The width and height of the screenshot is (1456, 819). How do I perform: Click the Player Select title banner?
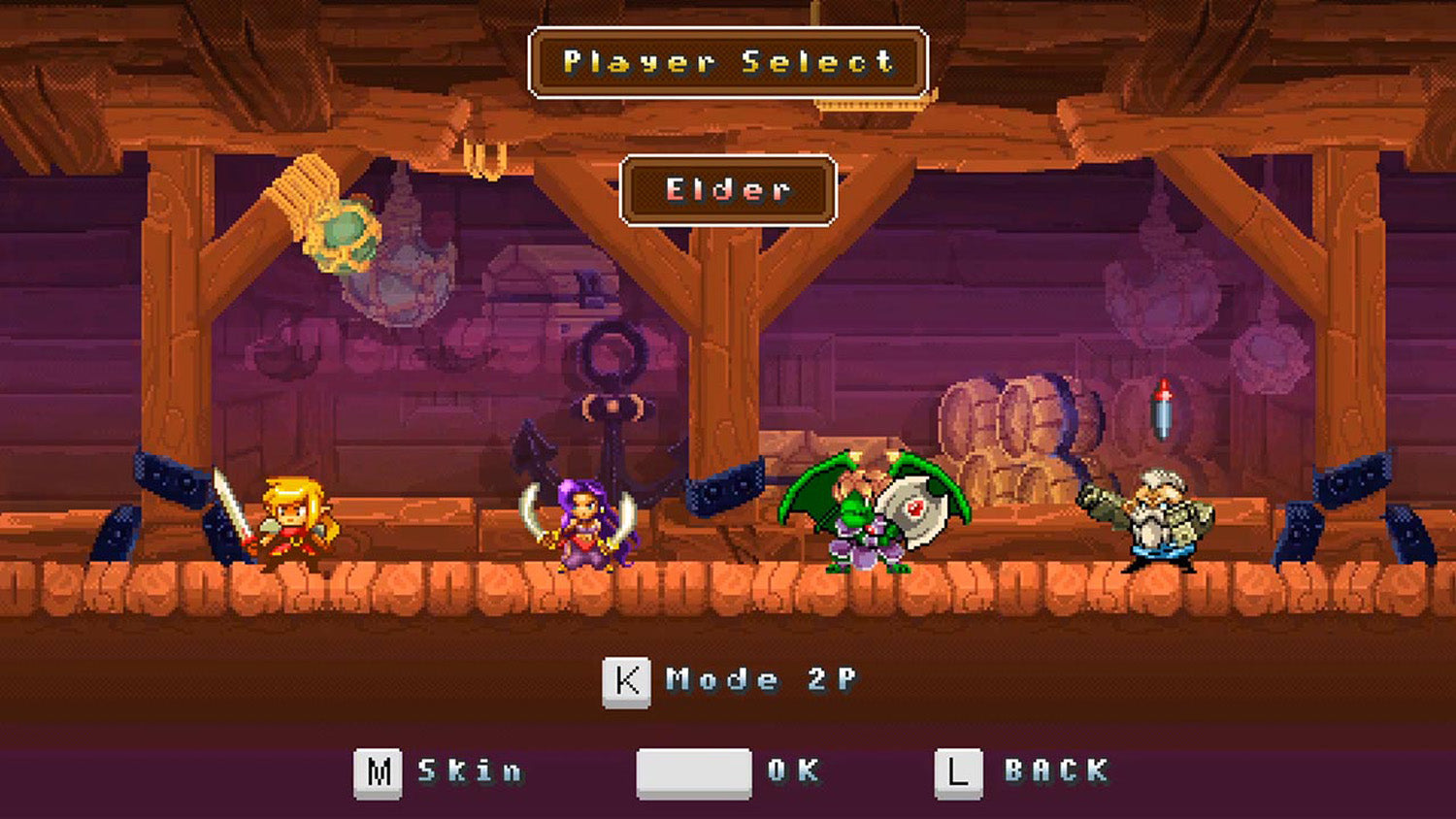coord(726,62)
